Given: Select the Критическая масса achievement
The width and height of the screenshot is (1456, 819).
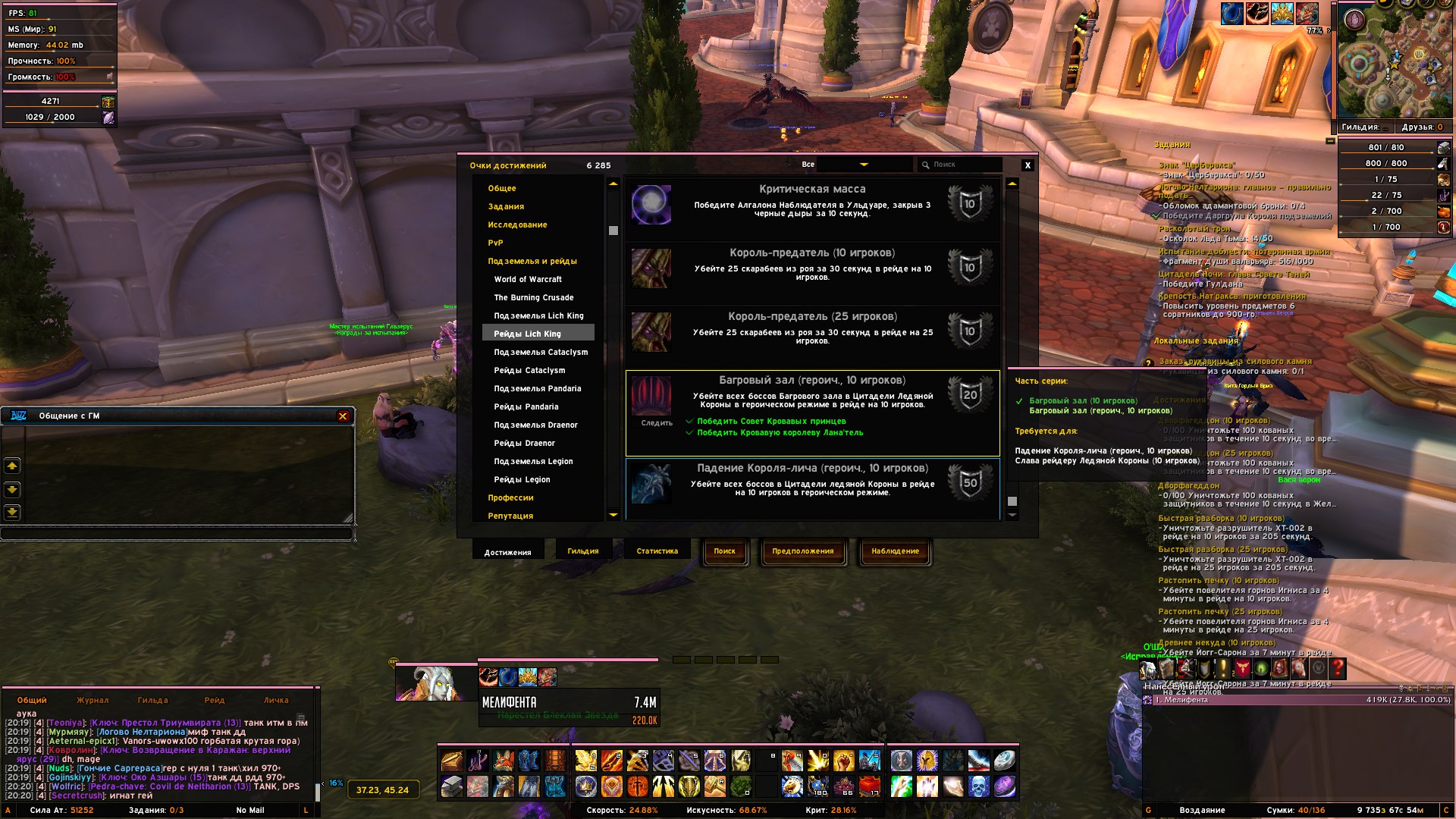Looking at the screenshot, I should point(811,205).
